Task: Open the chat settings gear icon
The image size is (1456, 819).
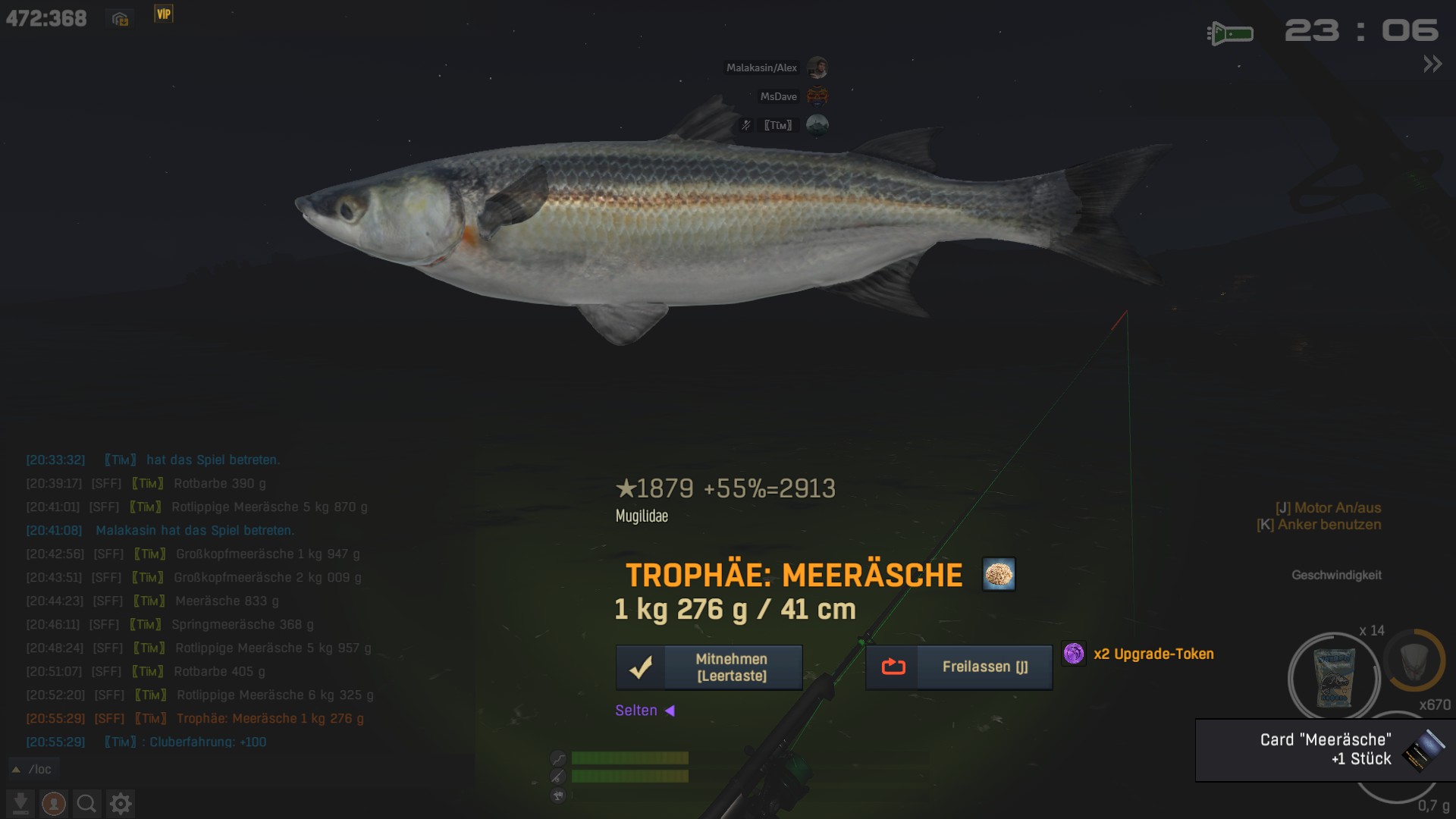Action: point(121,803)
